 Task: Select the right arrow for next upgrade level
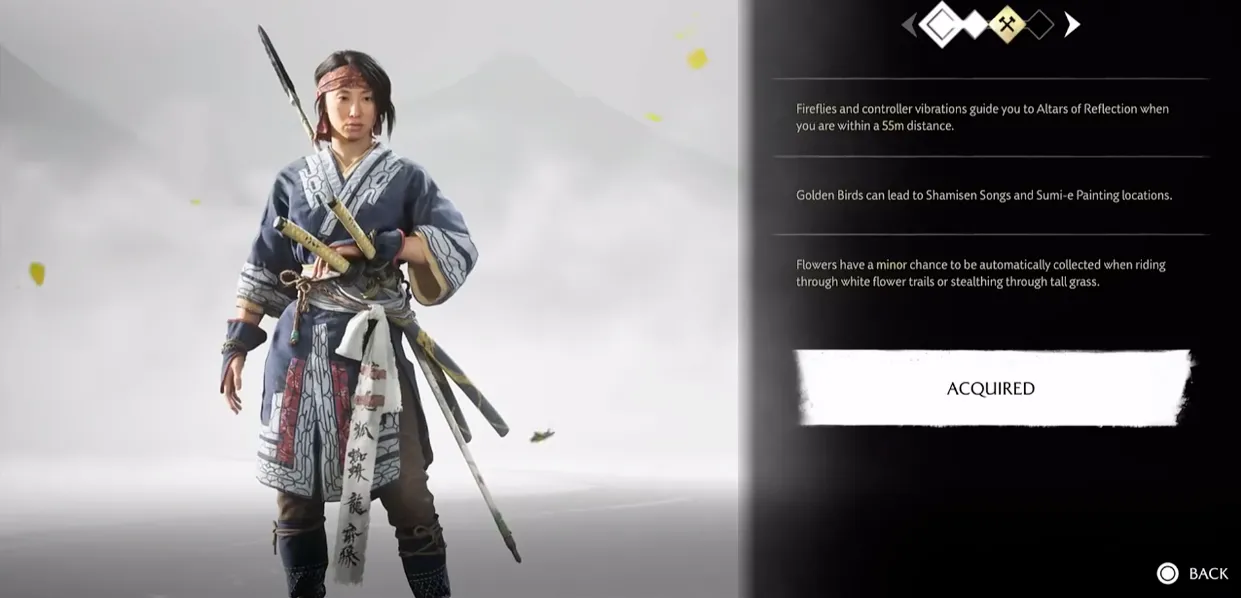[1071, 24]
